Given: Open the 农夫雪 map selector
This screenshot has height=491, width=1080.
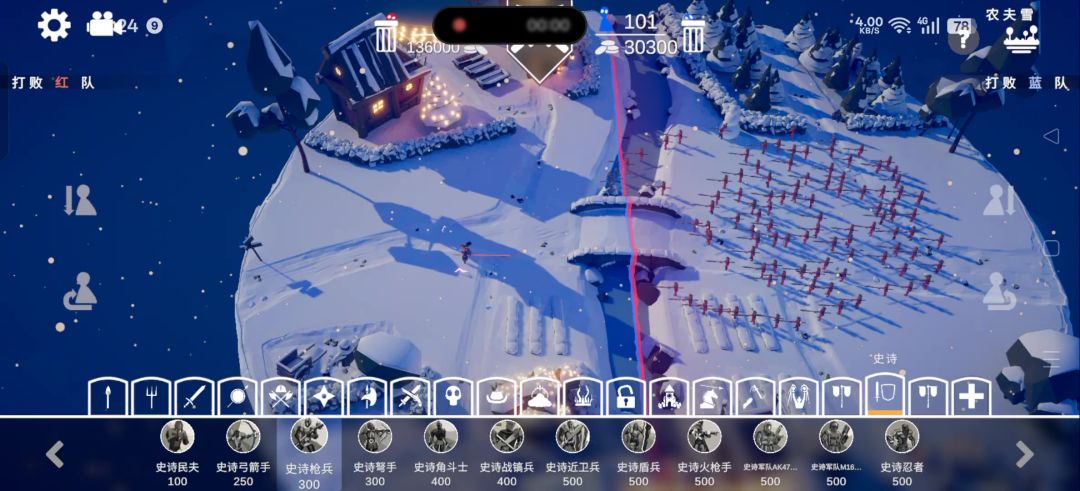Looking at the screenshot, I should coord(1021,30).
